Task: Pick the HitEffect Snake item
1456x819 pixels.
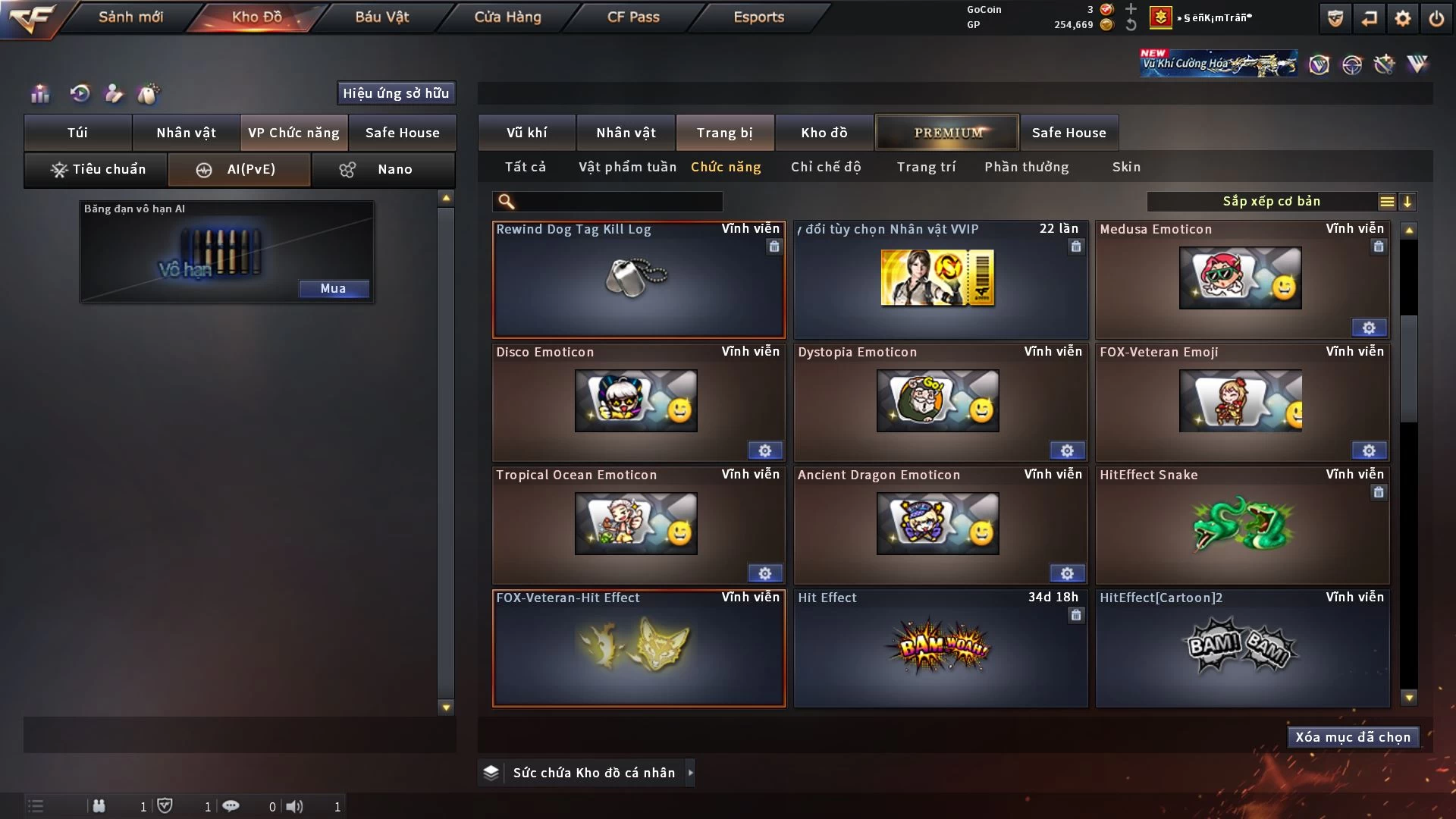Action: coord(1242,525)
